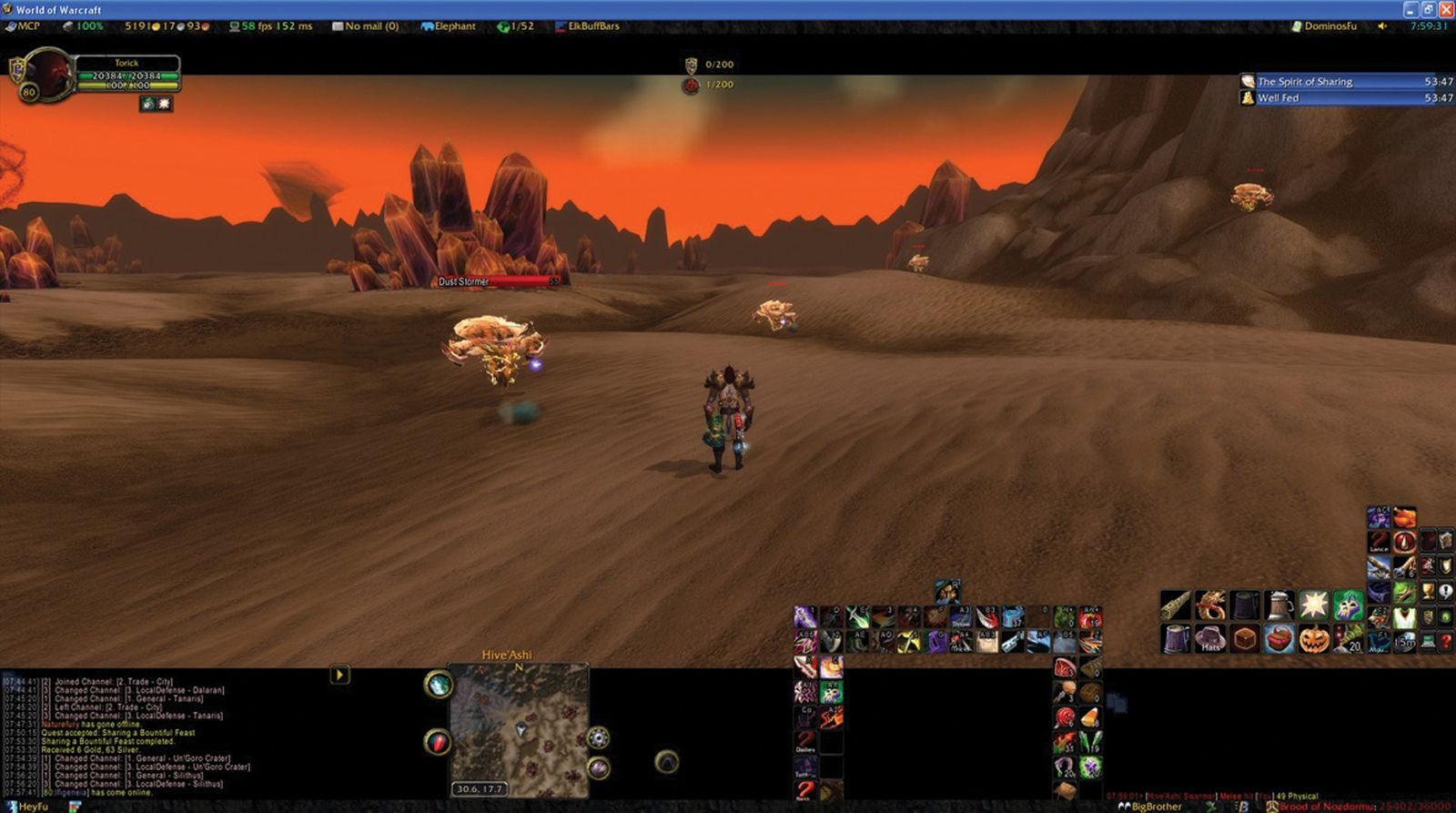The width and height of the screenshot is (1456, 813).
Task: Use the jack-o'-lantern pumpkin item
Action: 1314,638
